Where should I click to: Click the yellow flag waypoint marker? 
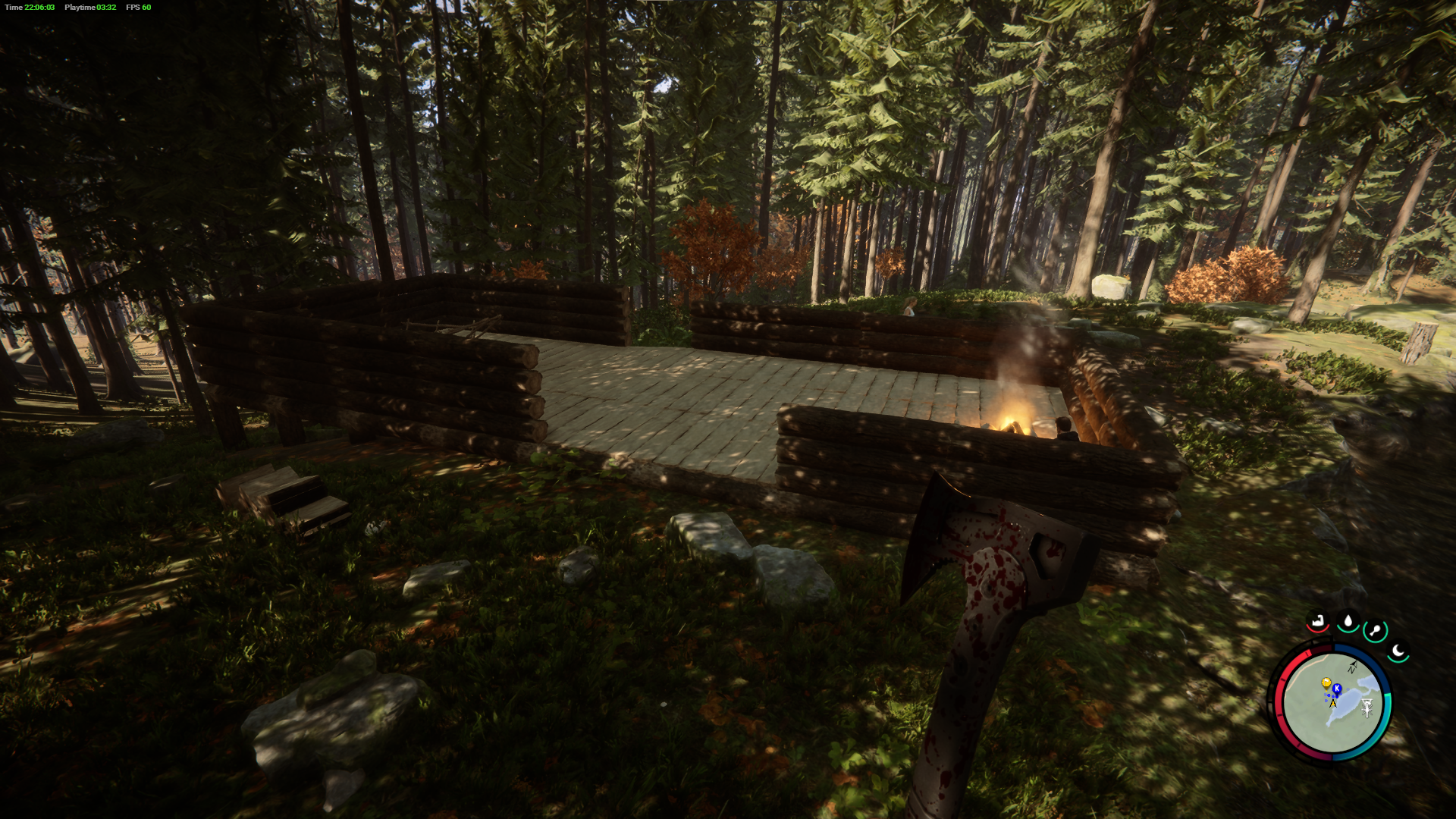pyautogui.click(x=1326, y=682)
